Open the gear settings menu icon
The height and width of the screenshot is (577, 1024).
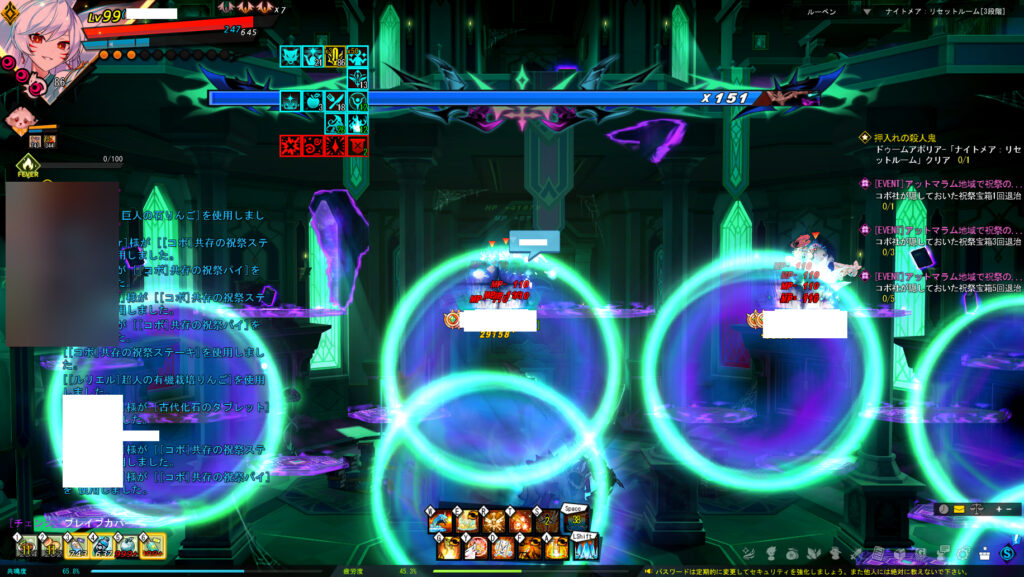tap(965, 552)
